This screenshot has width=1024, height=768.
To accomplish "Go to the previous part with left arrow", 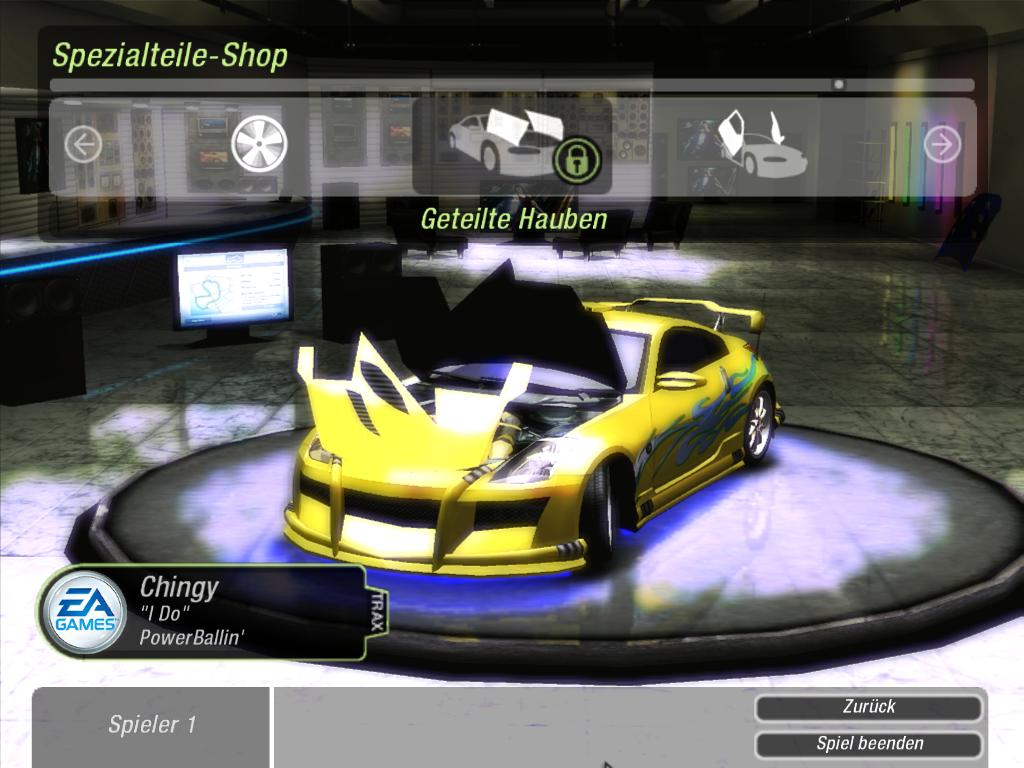I will [83, 146].
